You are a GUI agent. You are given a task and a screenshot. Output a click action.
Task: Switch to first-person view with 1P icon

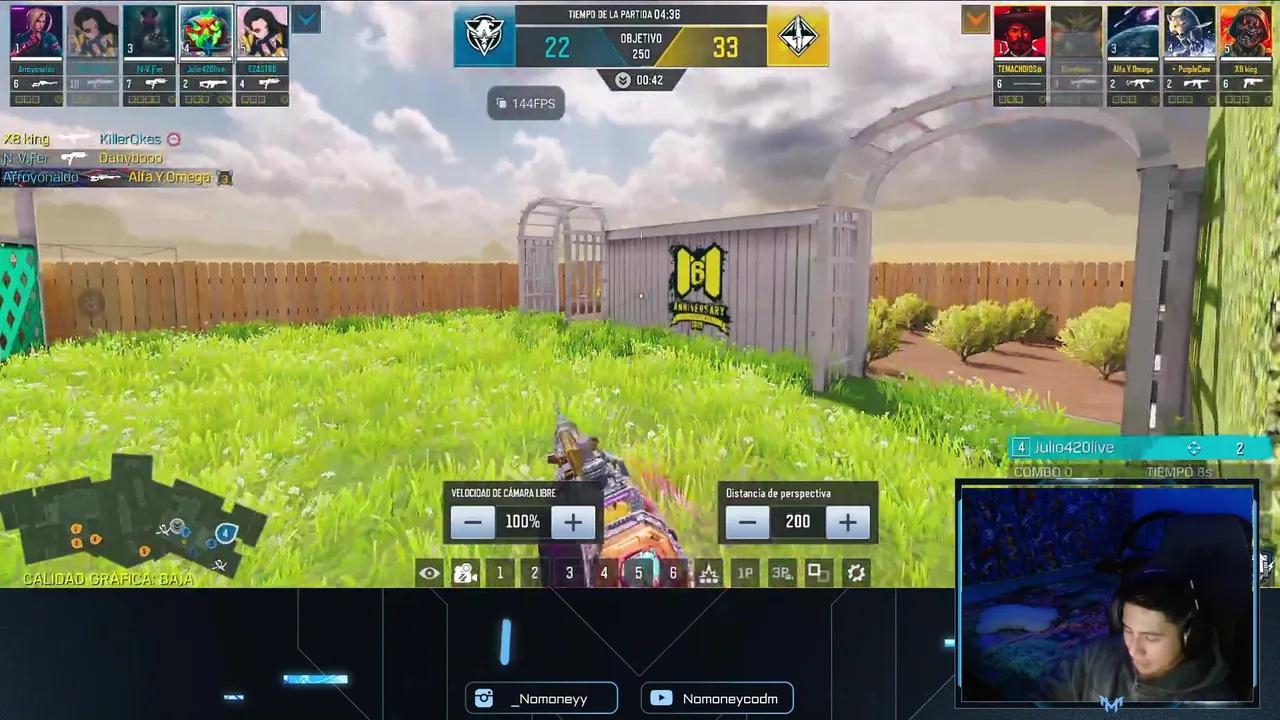tap(744, 572)
